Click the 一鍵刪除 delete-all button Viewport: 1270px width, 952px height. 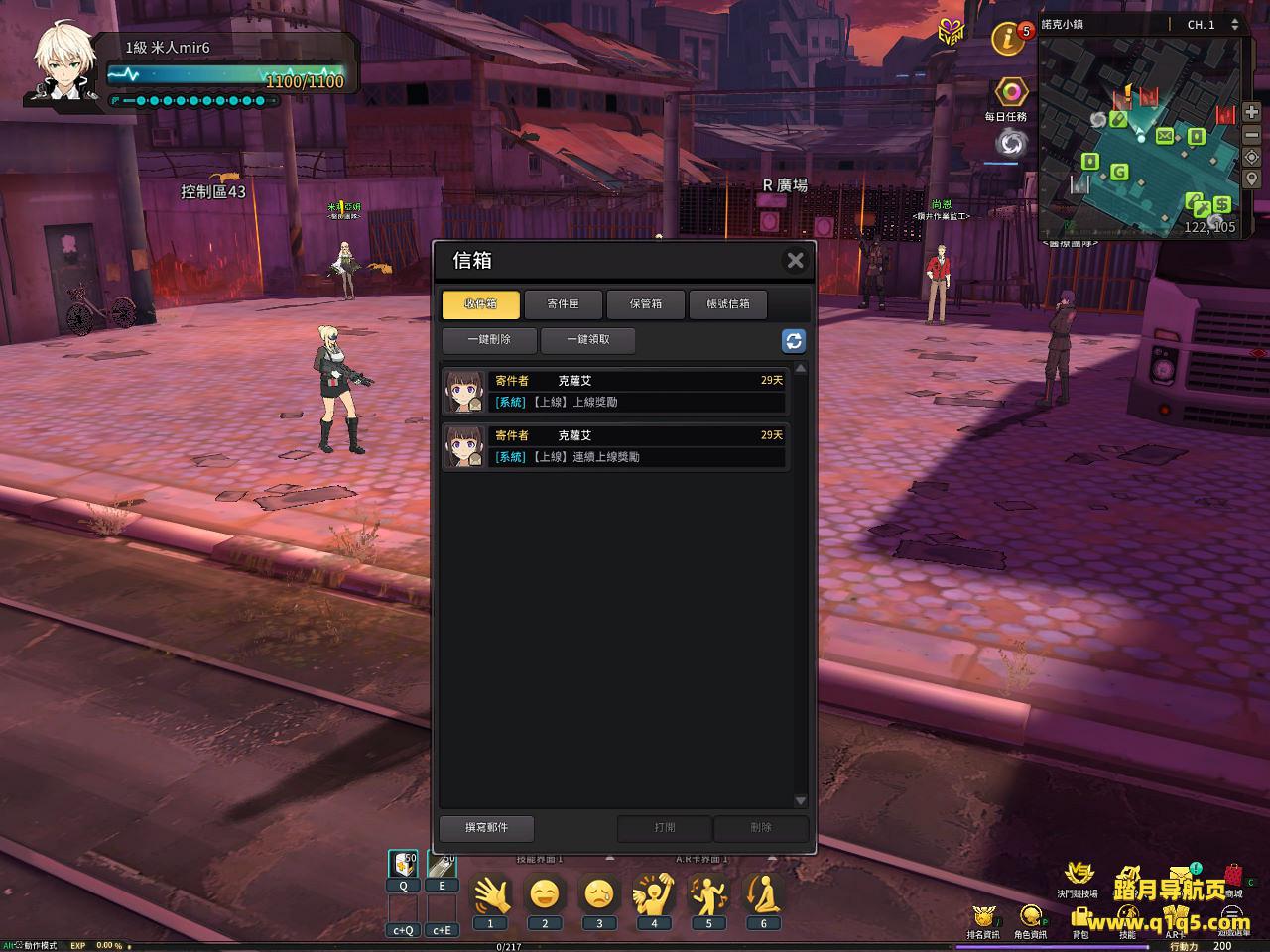click(x=489, y=340)
